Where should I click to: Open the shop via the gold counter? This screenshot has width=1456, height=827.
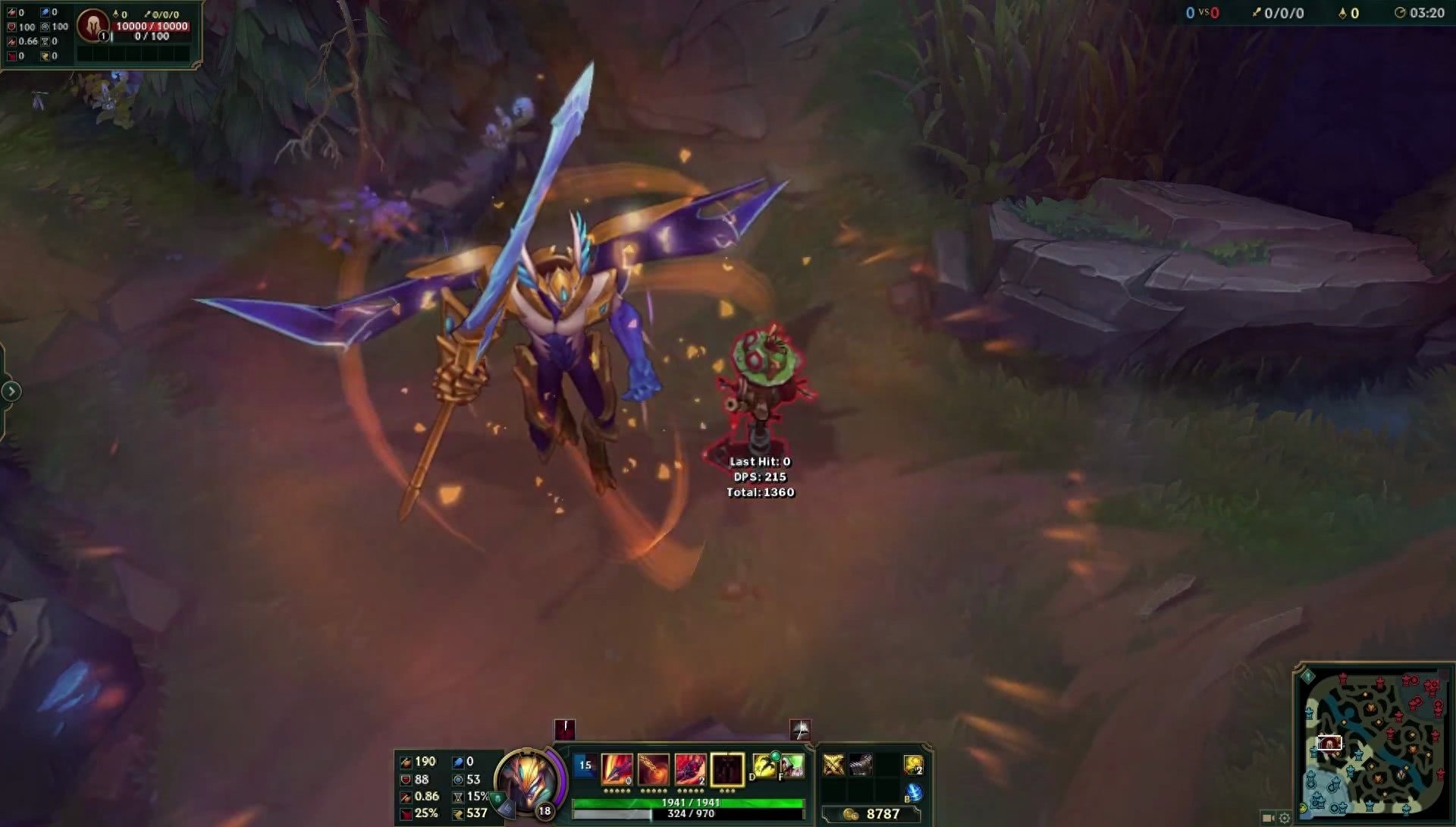(872, 814)
